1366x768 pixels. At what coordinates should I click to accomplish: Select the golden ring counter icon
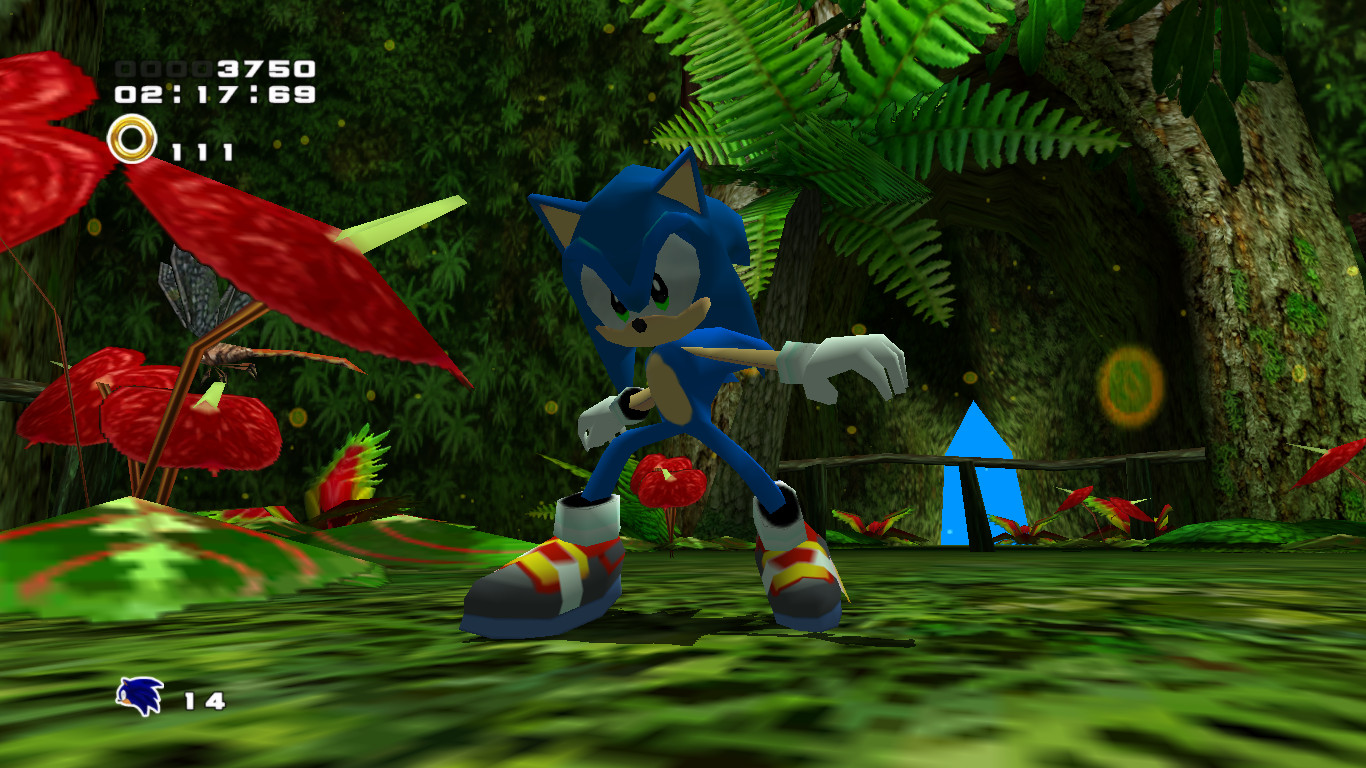131,138
